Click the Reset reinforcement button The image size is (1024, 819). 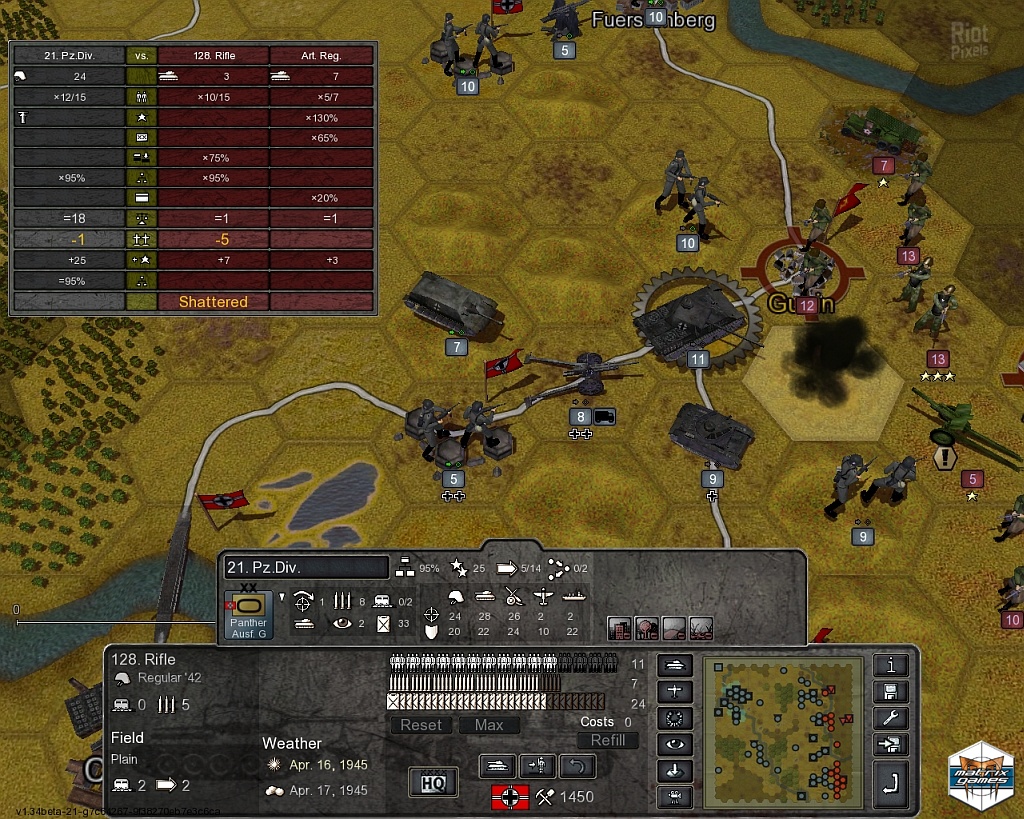(x=421, y=725)
